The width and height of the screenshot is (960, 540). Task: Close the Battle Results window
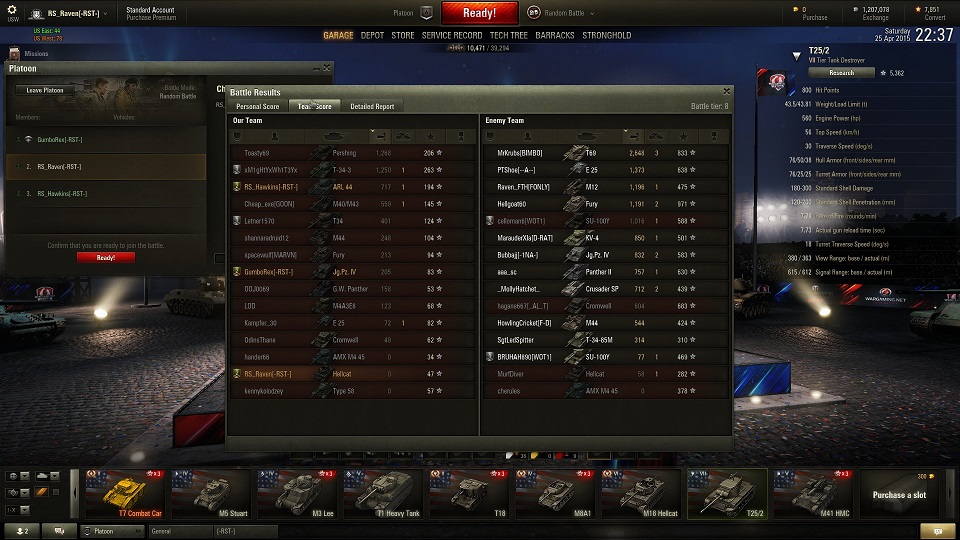pyautogui.click(x=727, y=91)
